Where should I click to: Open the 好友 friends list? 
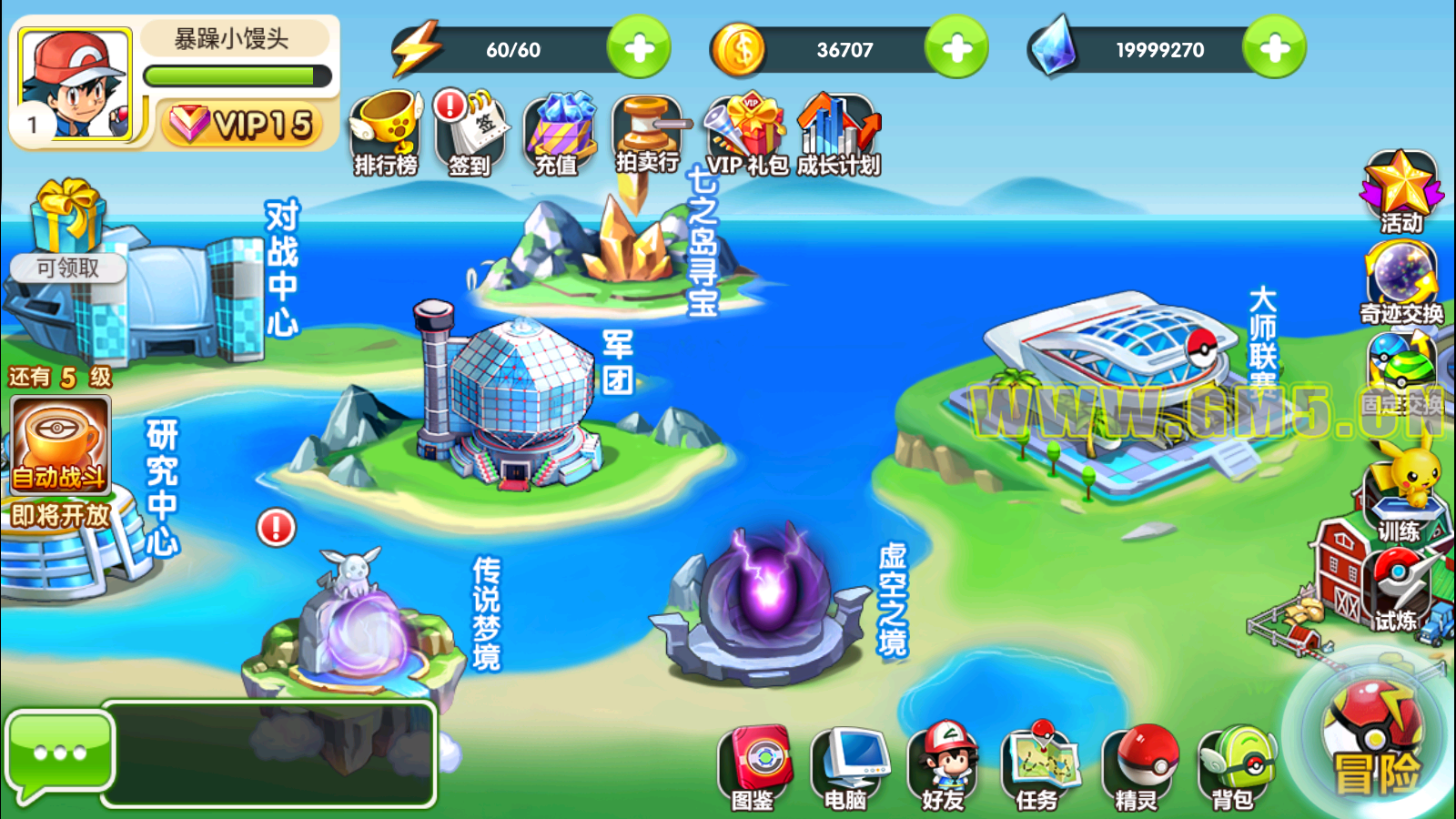pyautogui.click(x=944, y=767)
